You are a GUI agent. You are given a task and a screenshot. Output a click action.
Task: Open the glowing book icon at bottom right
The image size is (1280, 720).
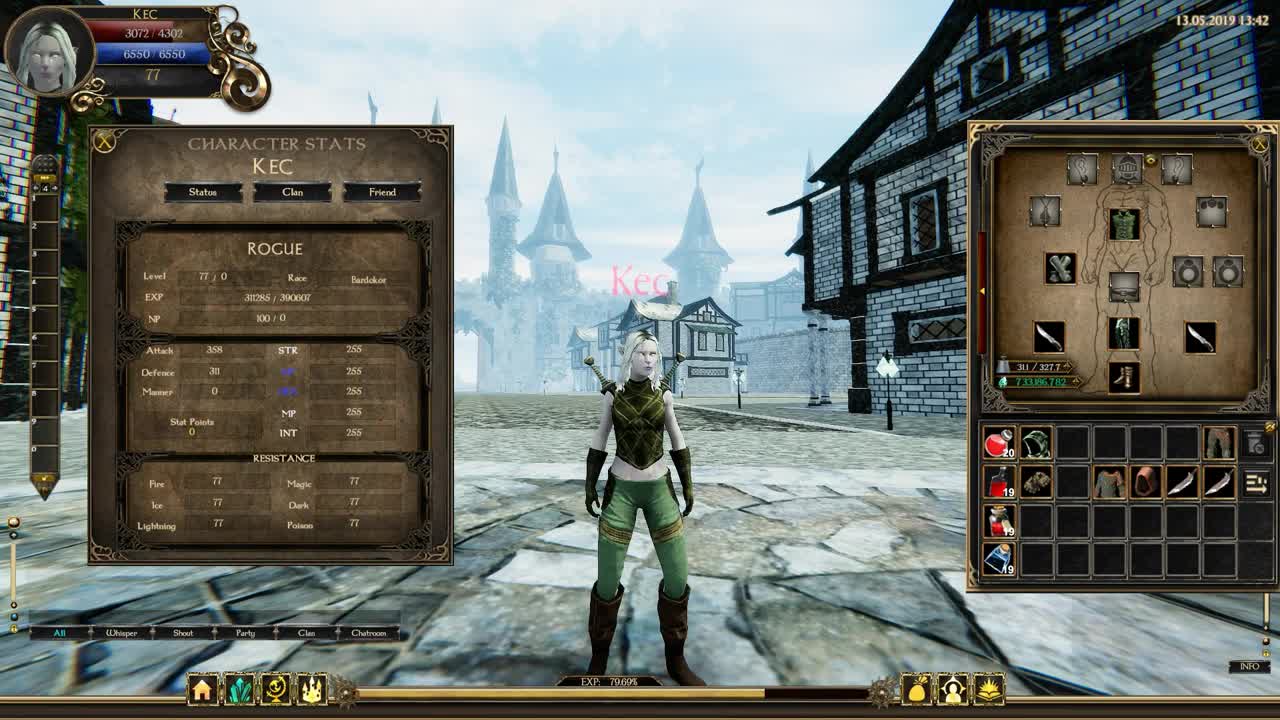click(x=990, y=688)
